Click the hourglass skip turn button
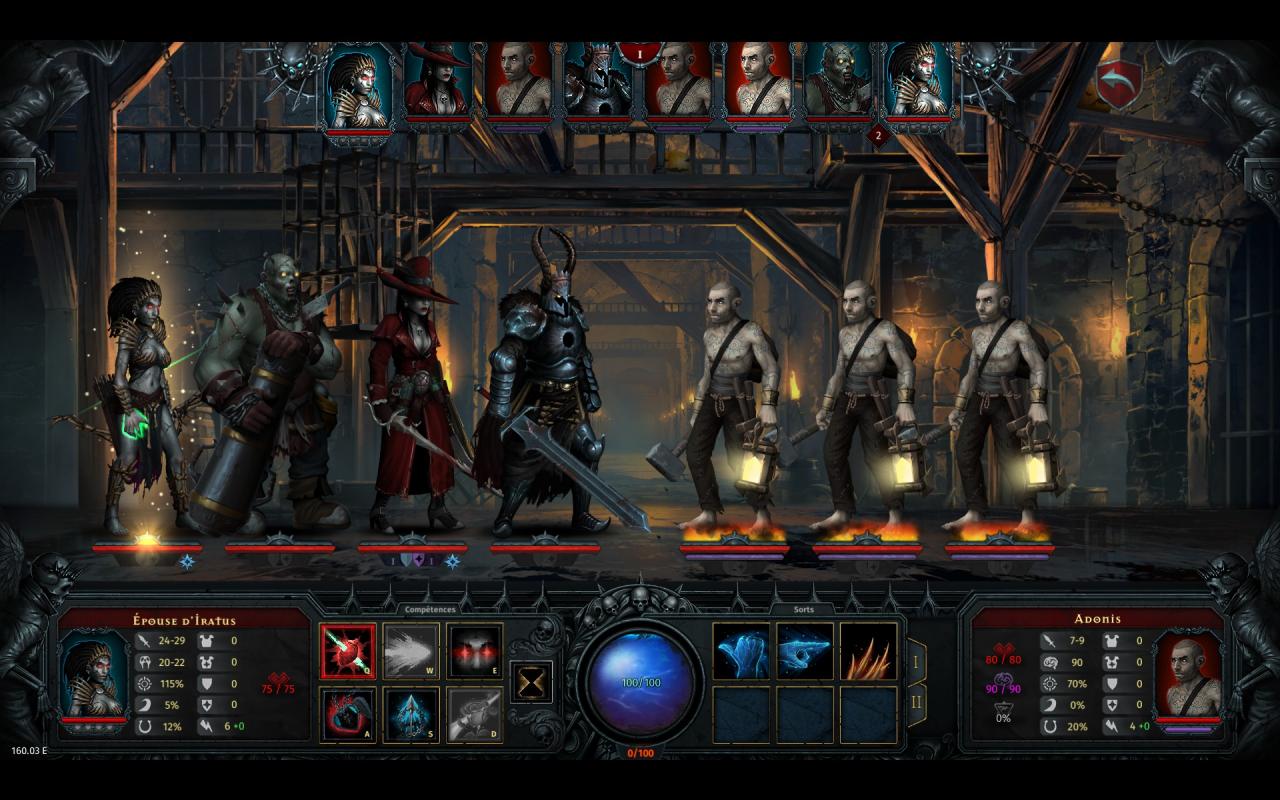Viewport: 1280px width, 800px height. tap(531, 682)
